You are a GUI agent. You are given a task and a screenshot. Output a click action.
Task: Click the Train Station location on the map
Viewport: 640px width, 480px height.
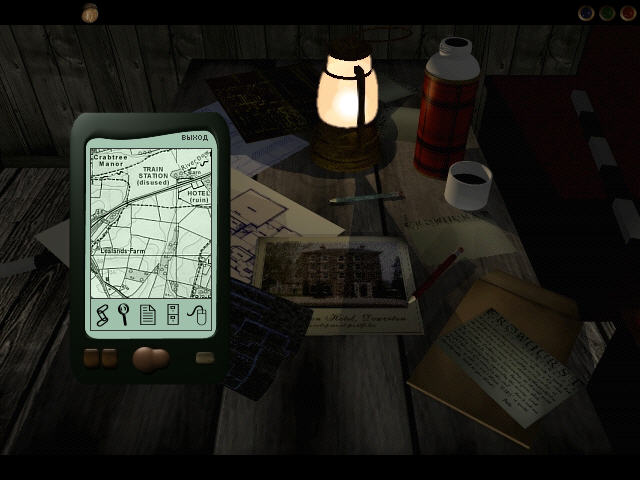152,177
